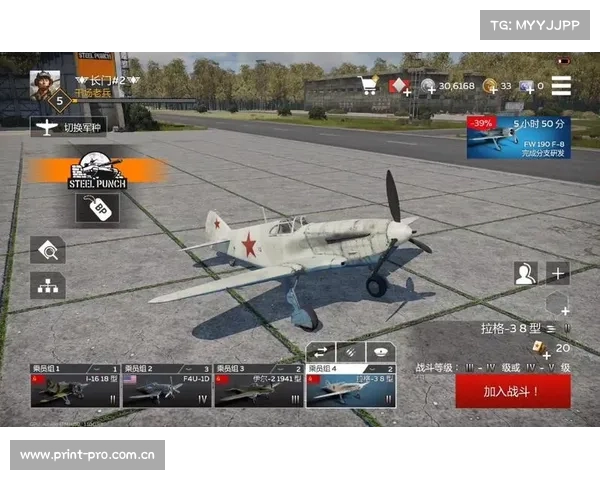Viewport: 600px width, 480px height.
Task: Open the hamburger main menu
Action: click(x=561, y=86)
